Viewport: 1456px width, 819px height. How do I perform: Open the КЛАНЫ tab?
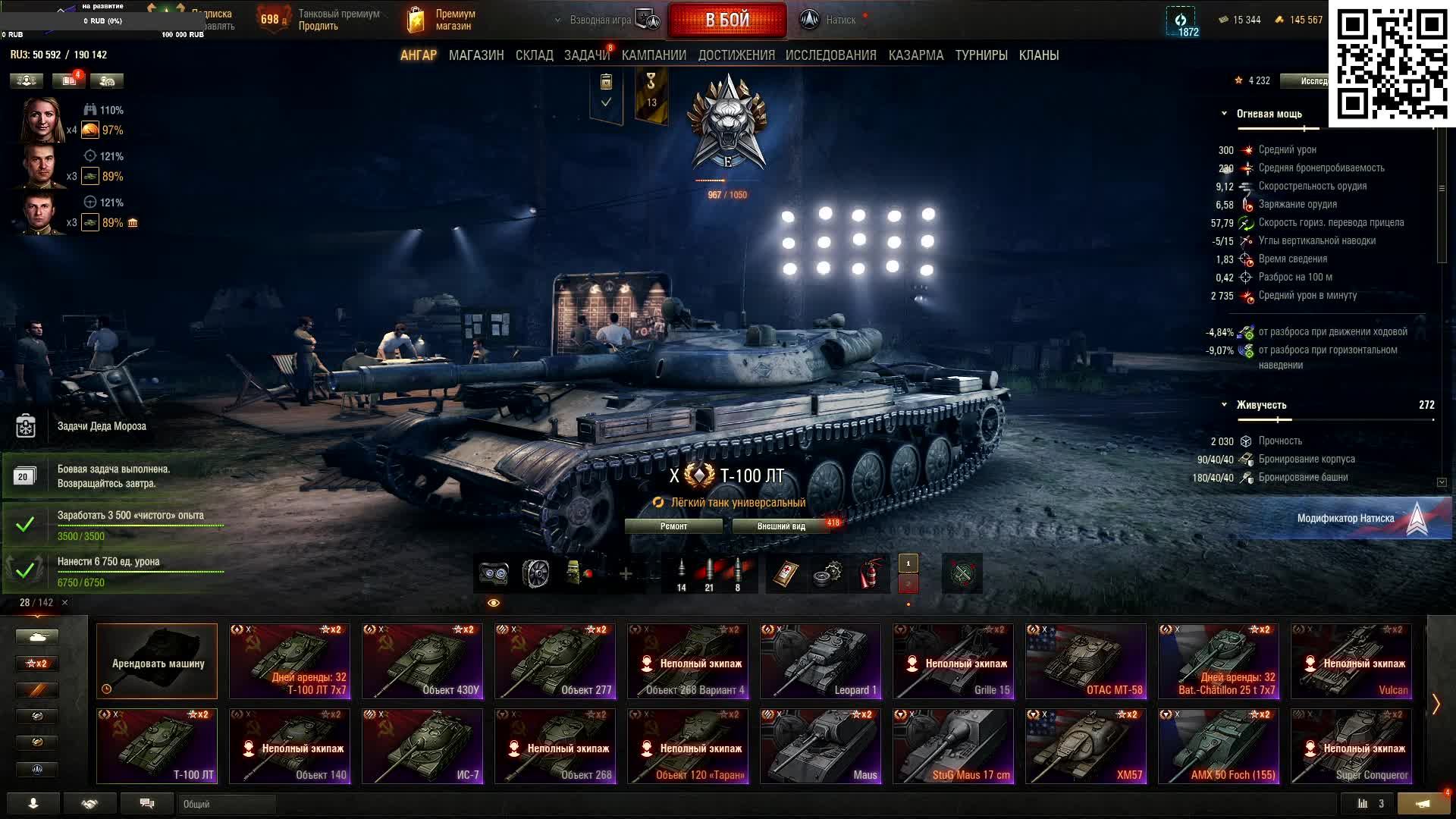[1039, 55]
